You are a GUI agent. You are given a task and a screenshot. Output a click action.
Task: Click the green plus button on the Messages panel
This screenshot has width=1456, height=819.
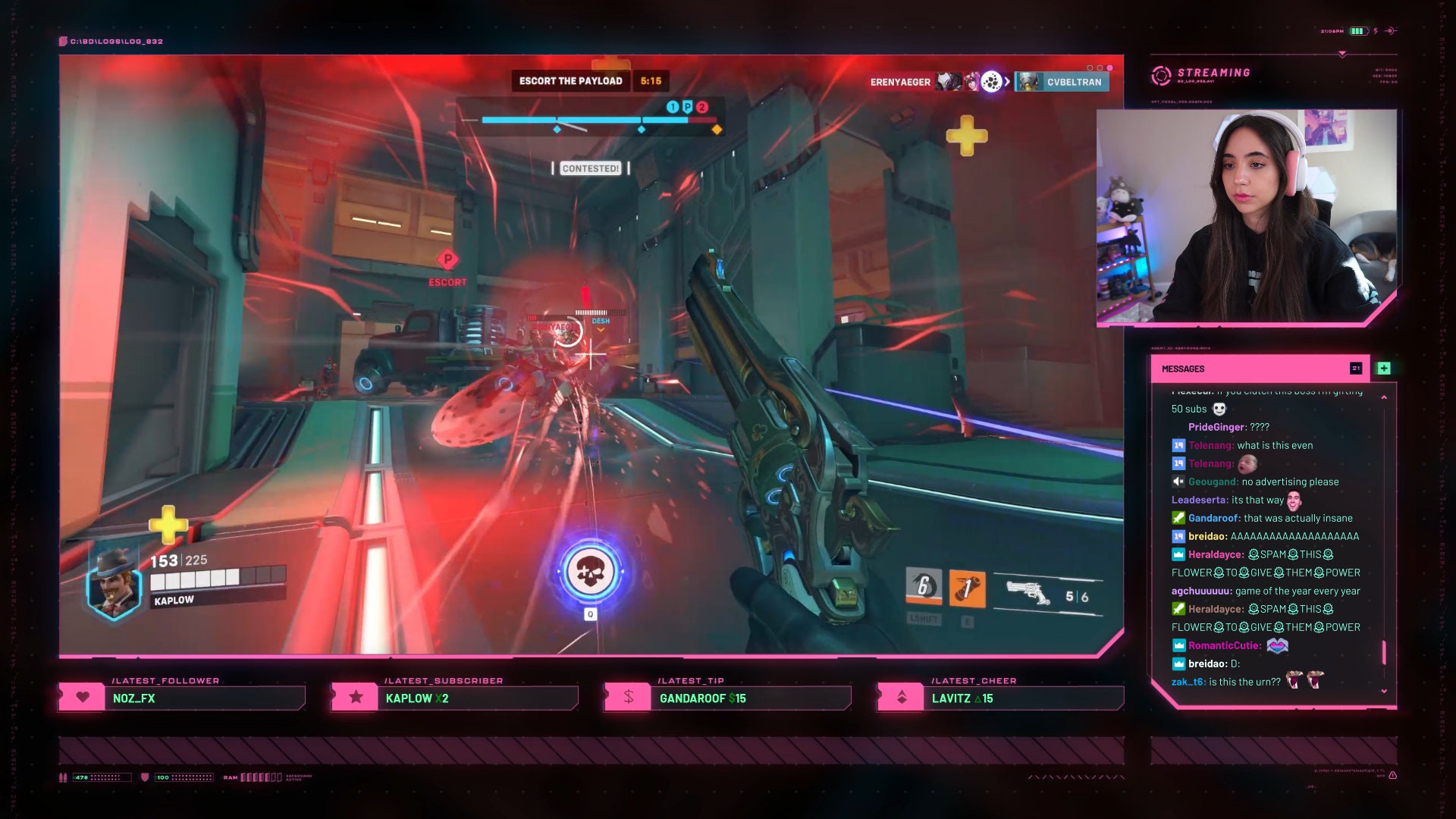[1385, 369]
